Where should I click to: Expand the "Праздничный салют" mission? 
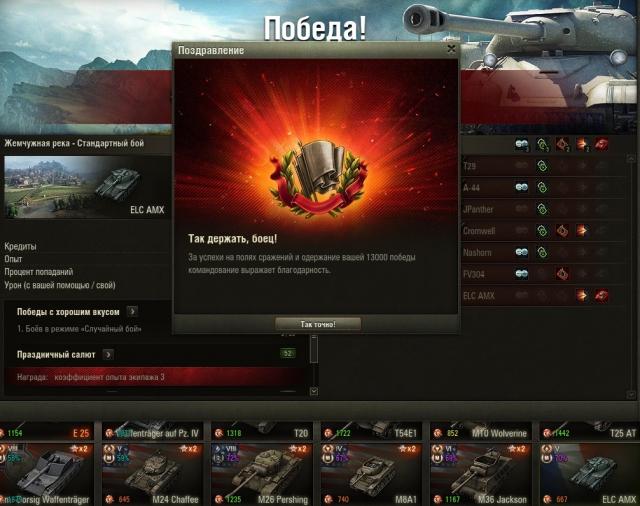108,354
